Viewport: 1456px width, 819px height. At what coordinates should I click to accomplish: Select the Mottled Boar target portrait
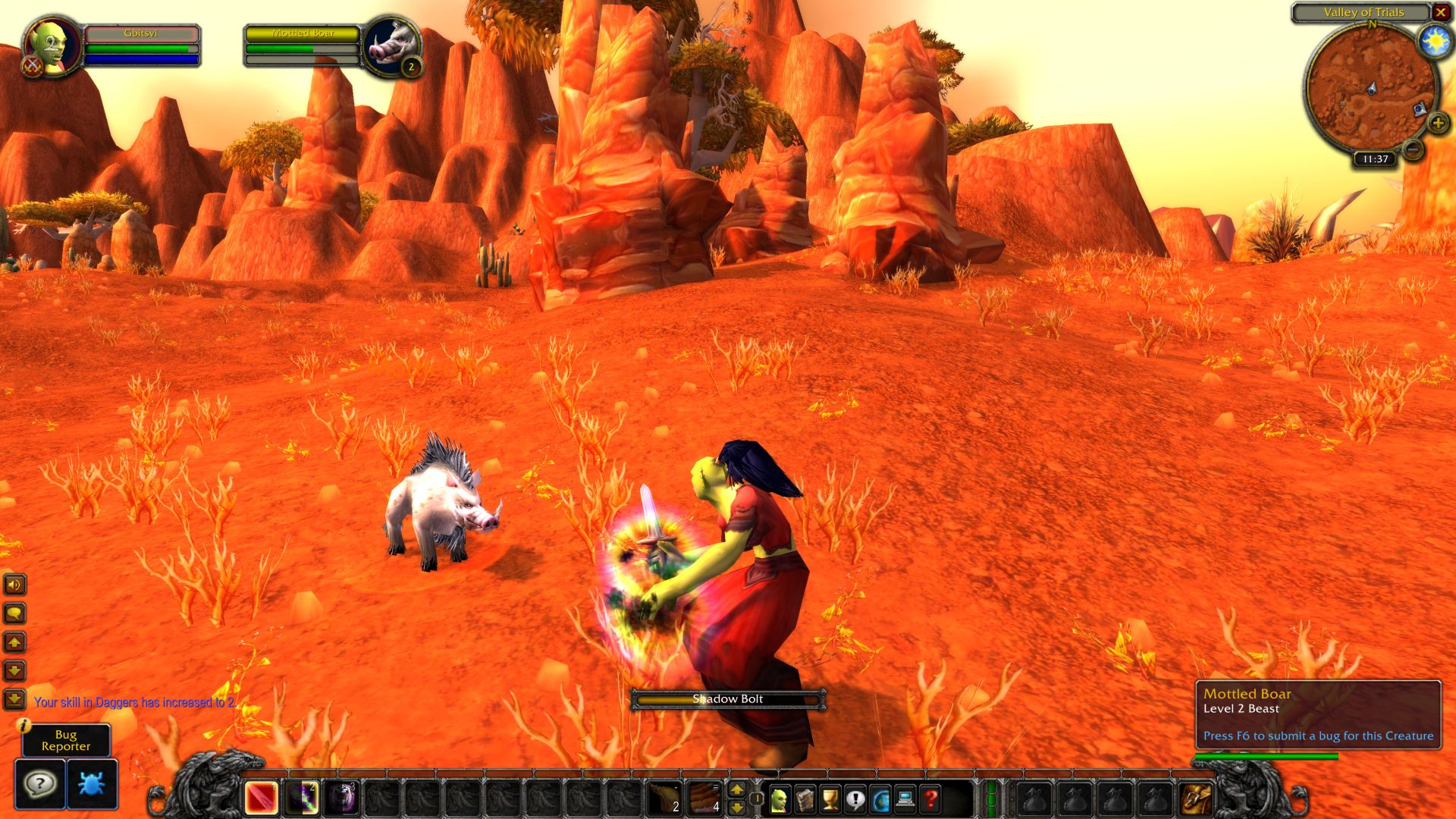[x=391, y=45]
